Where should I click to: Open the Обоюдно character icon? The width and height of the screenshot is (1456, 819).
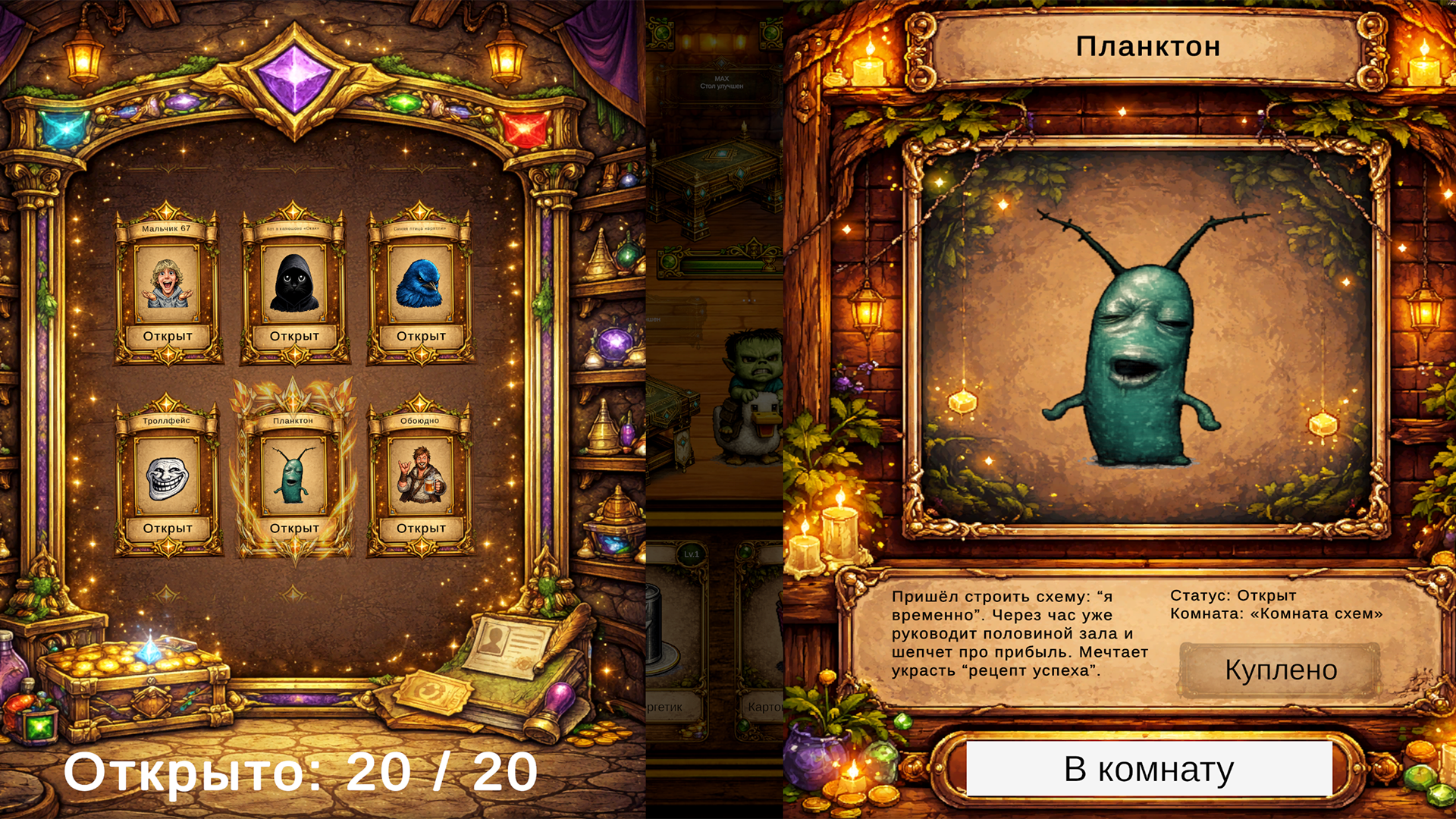click(422, 476)
